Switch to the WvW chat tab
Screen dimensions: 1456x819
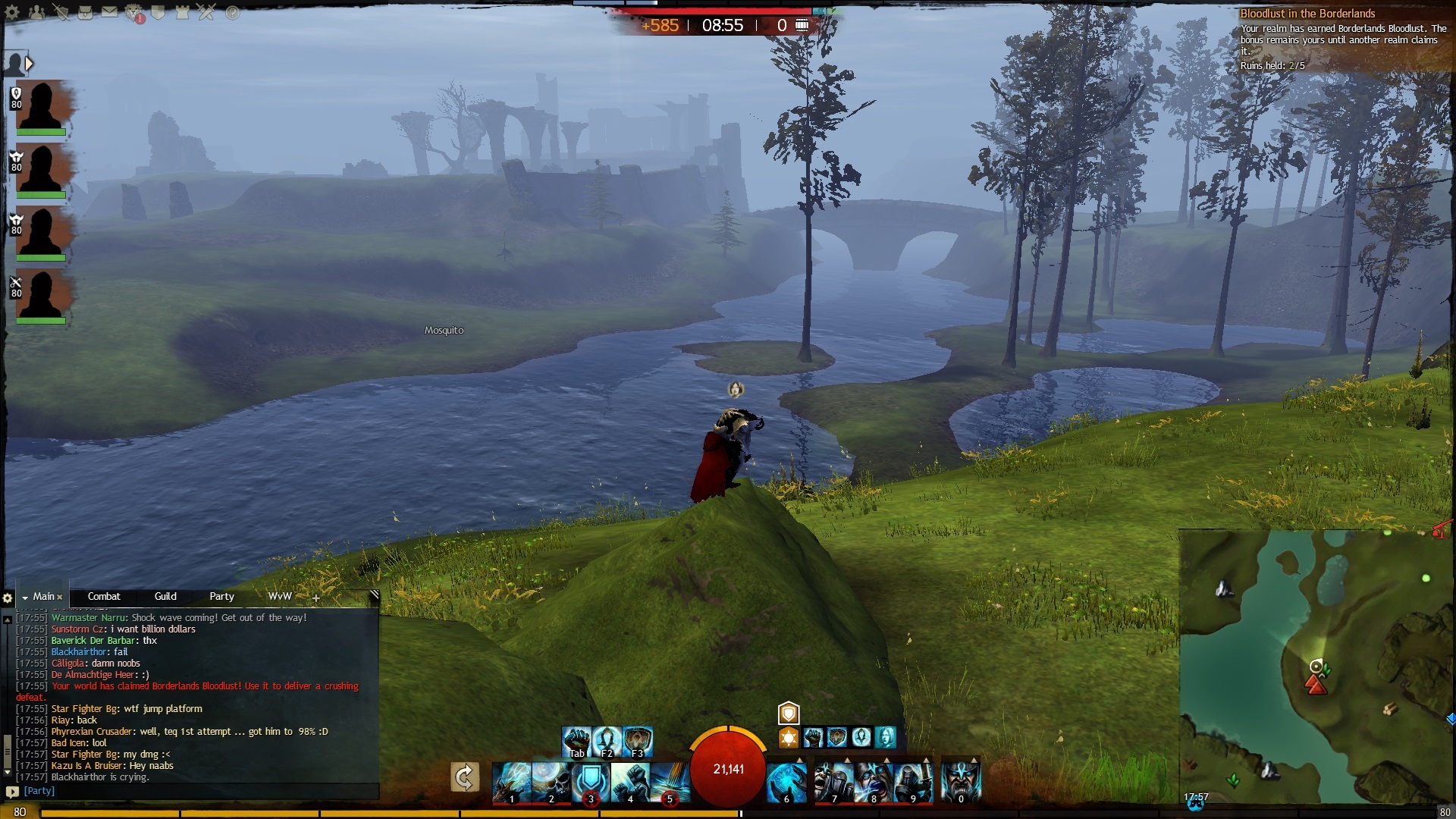[x=280, y=597]
